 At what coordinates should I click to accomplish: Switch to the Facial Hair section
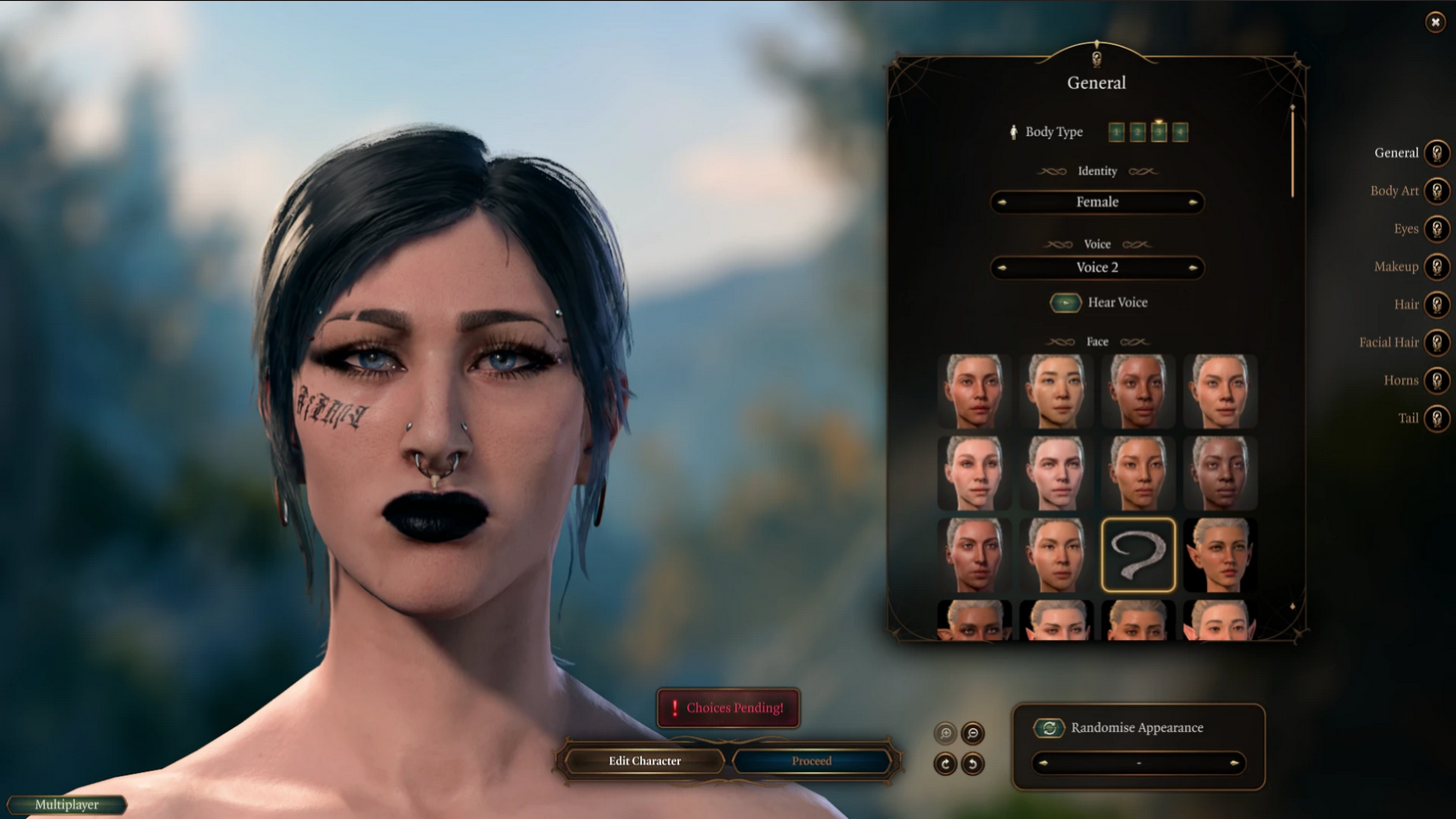pos(1436,342)
